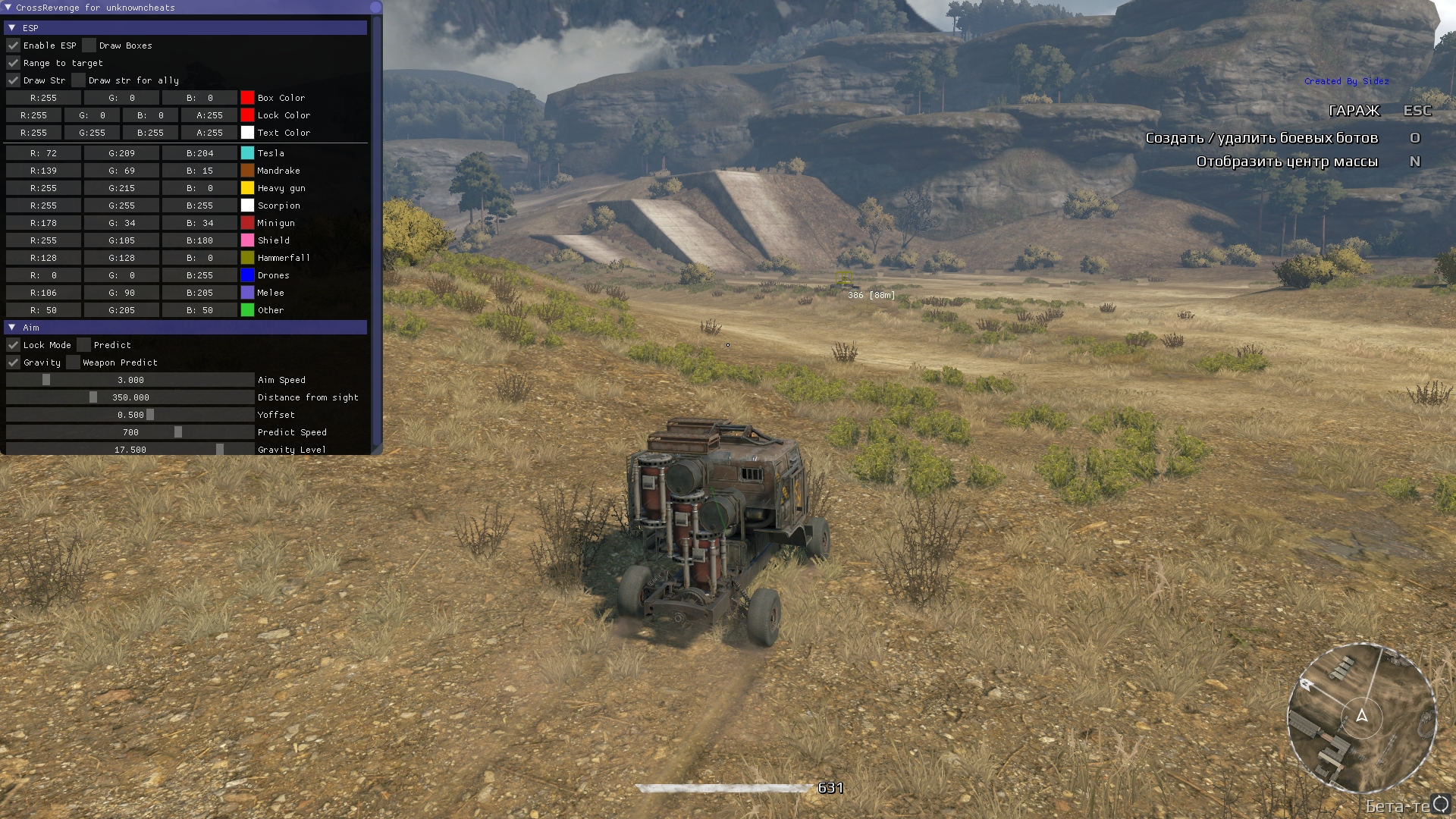The width and height of the screenshot is (1456, 819).
Task: Click the Aim Speed slider
Action: click(x=130, y=380)
